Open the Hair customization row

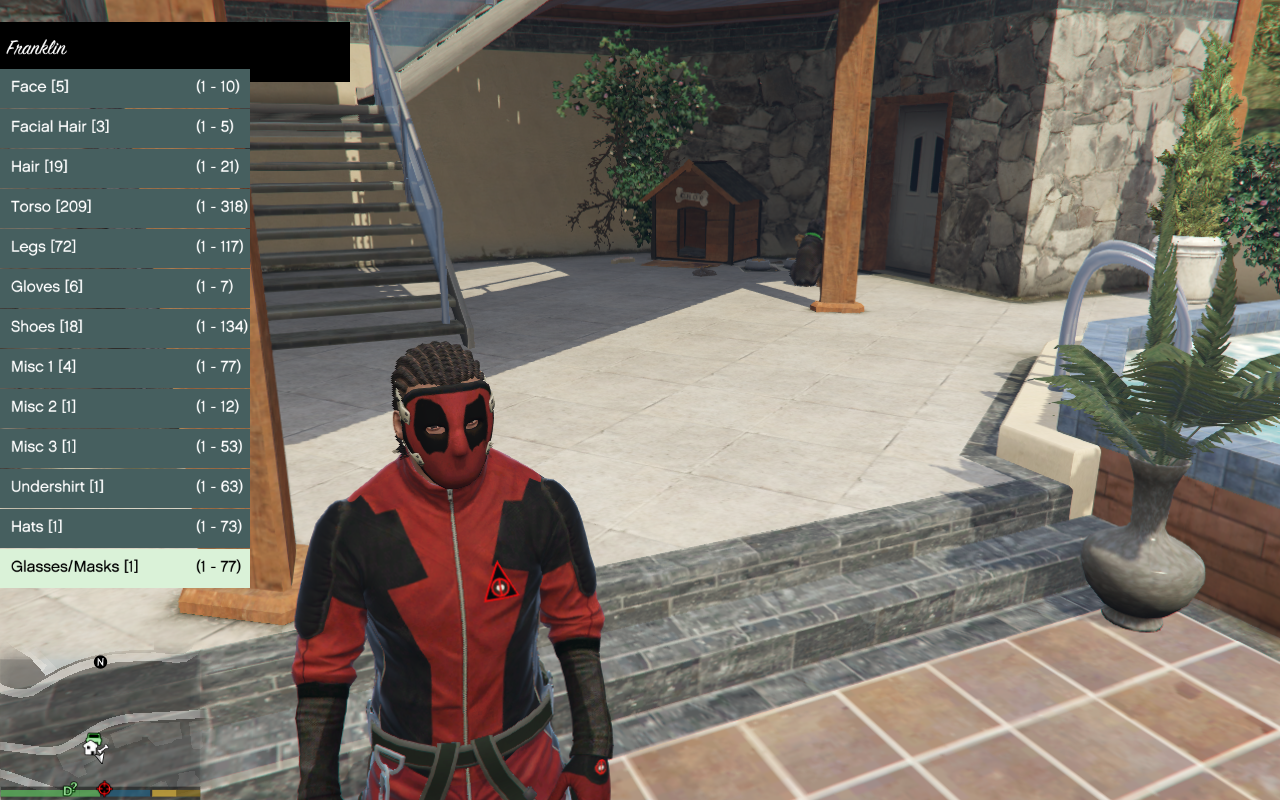(125, 167)
